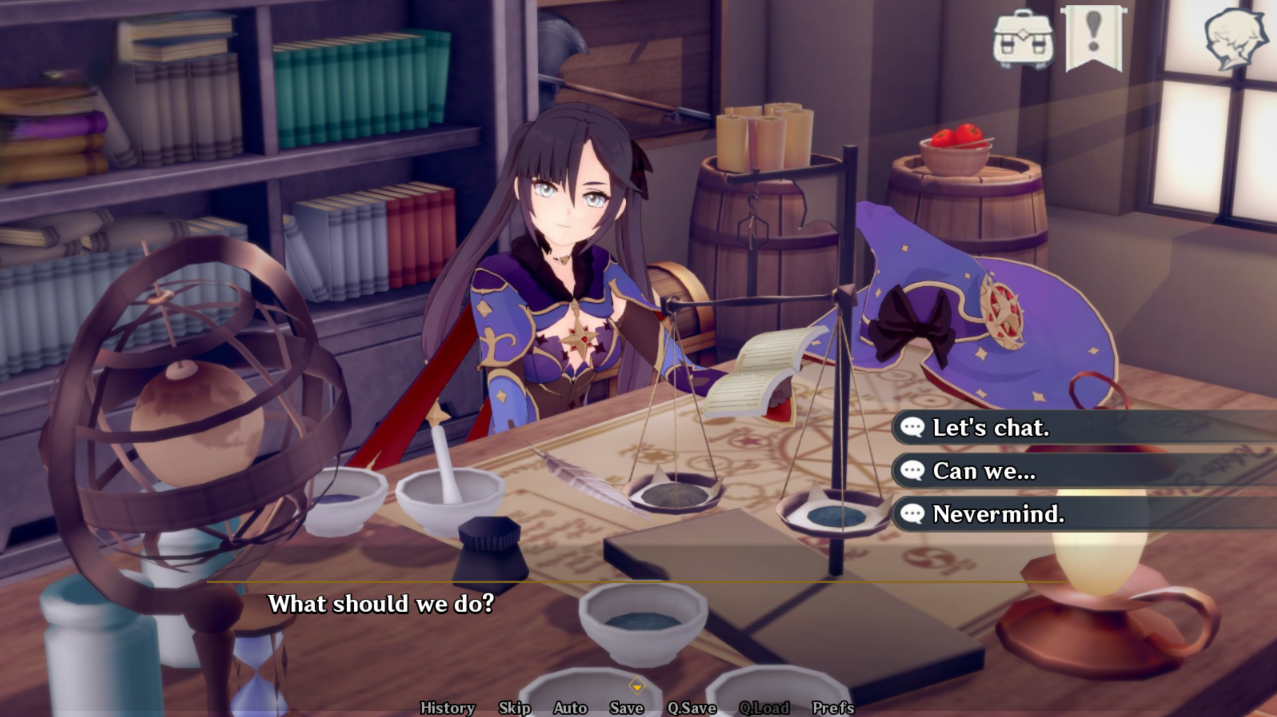Select the "Can we..." reply

point(983,471)
